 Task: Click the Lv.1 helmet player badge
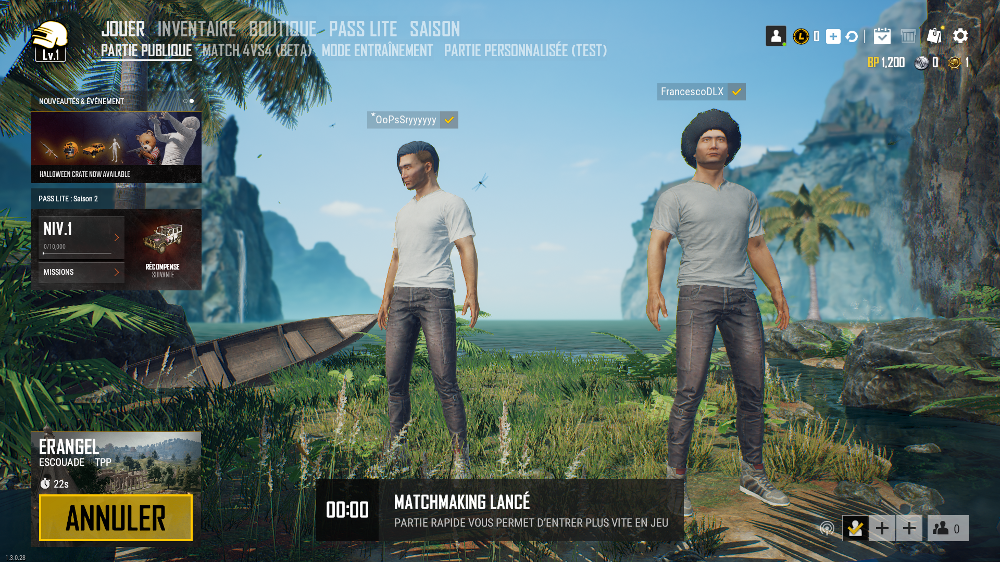click(47, 42)
